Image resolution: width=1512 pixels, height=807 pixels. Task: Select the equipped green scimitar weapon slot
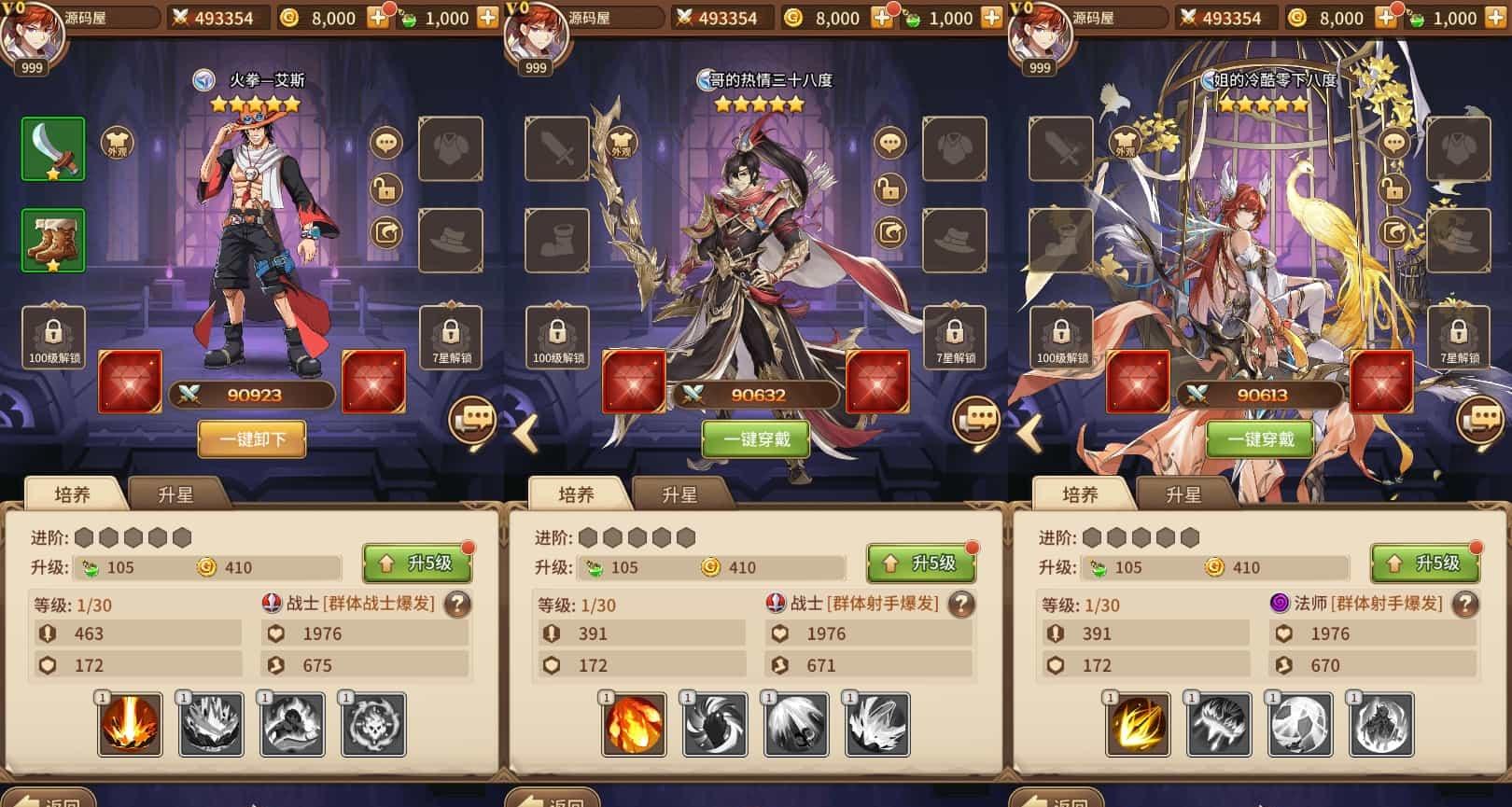coord(53,149)
